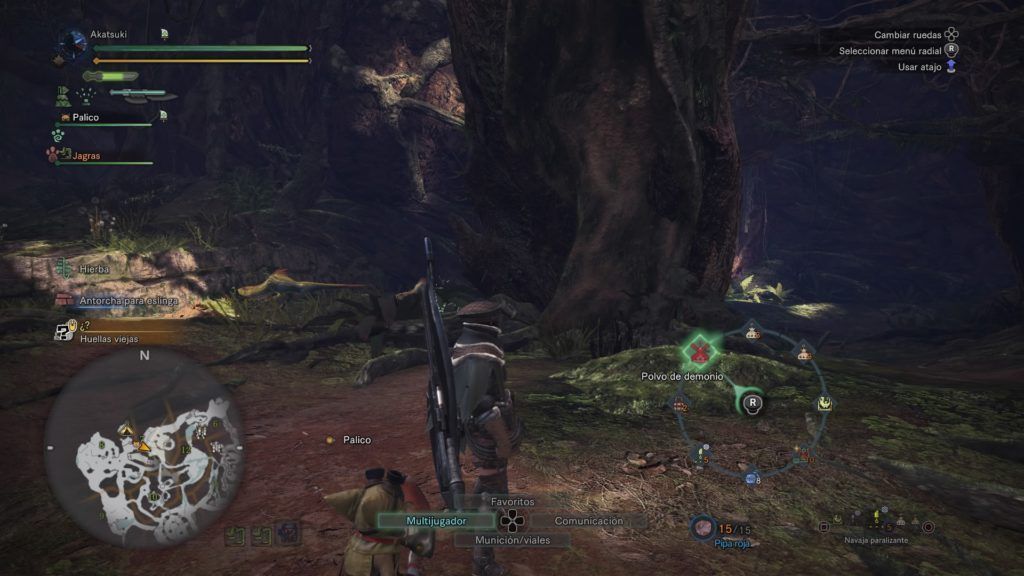1024x576 pixels.
Task: Select the Munición/viales wheel
Action: (x=512, y=539)
